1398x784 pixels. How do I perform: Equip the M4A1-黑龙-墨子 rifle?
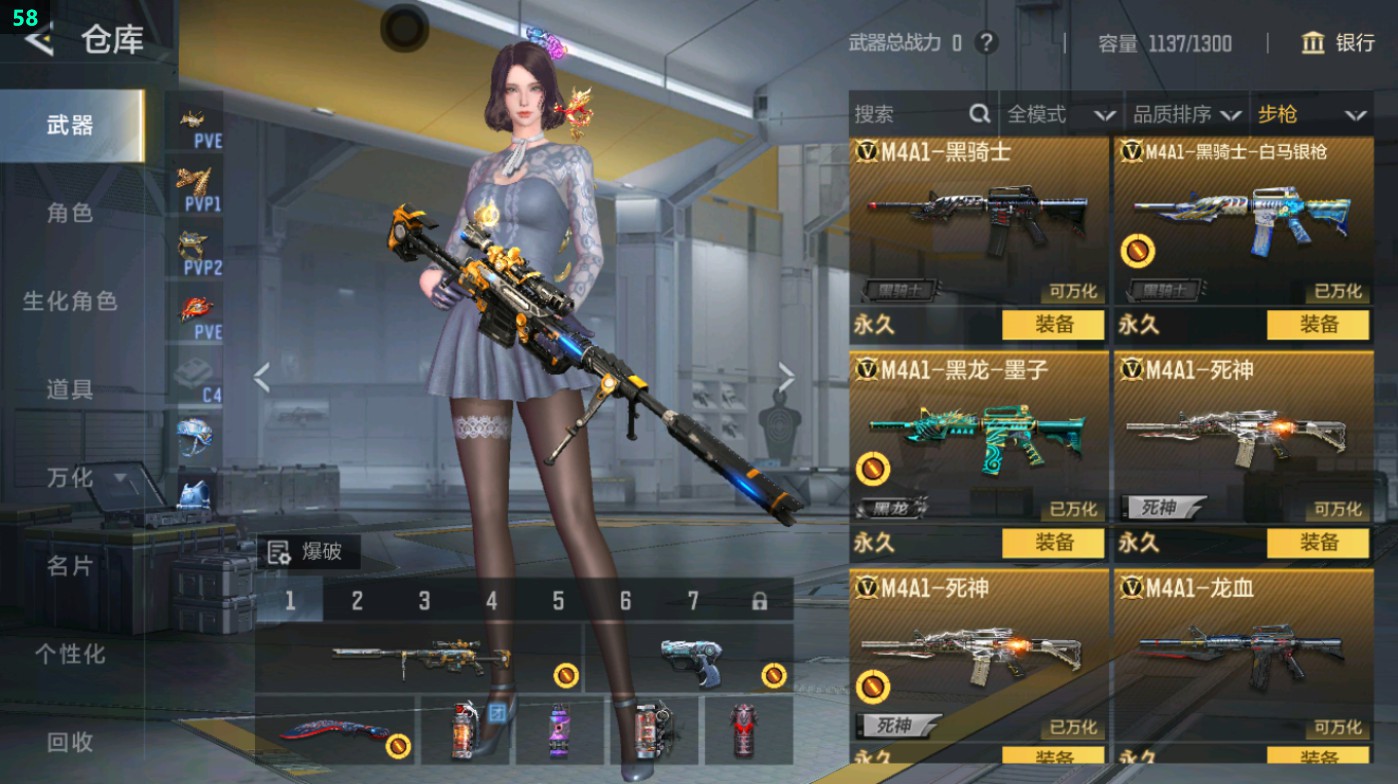point(1053,543)
